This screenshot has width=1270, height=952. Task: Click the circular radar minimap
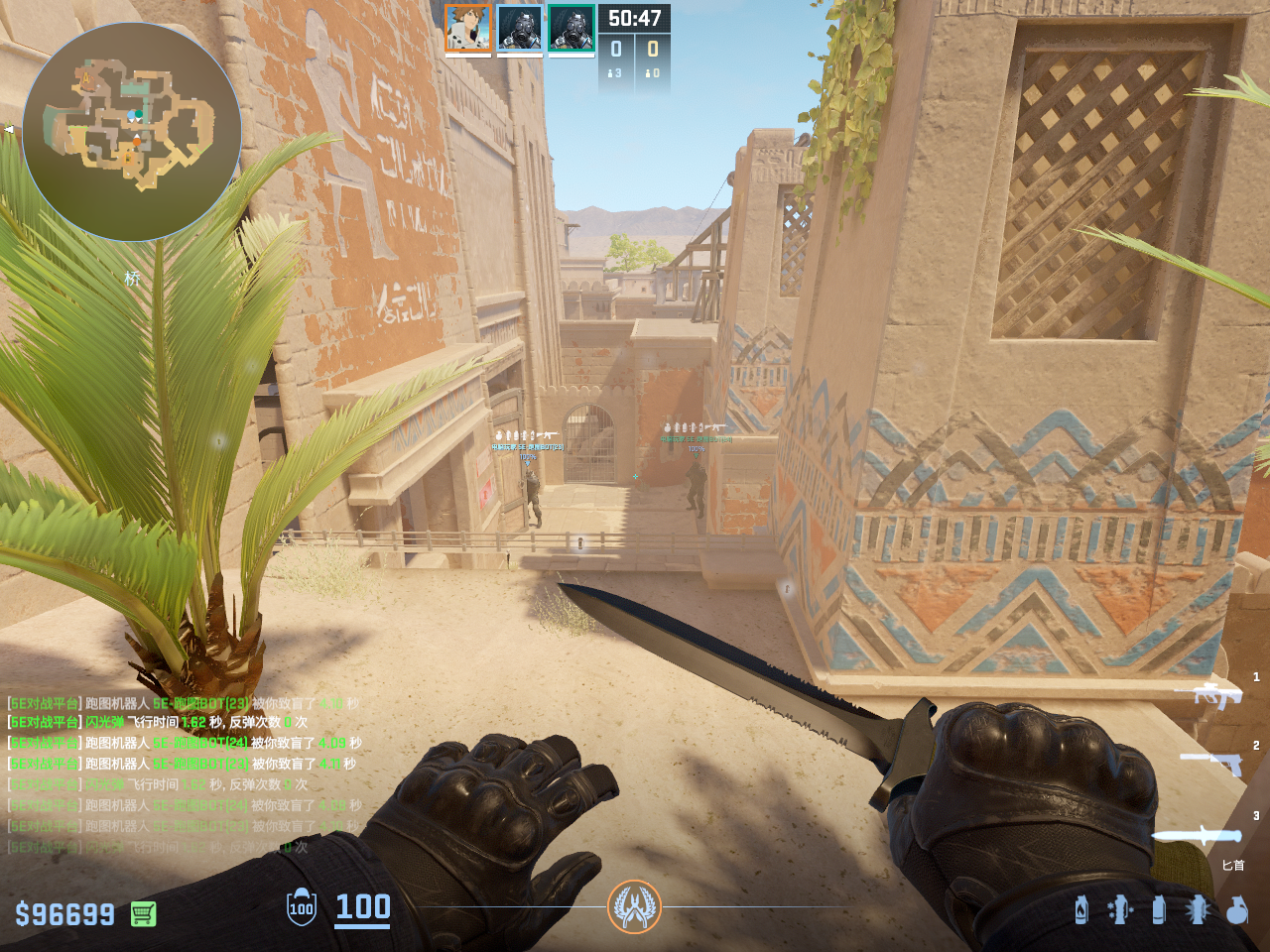point(132,132)
